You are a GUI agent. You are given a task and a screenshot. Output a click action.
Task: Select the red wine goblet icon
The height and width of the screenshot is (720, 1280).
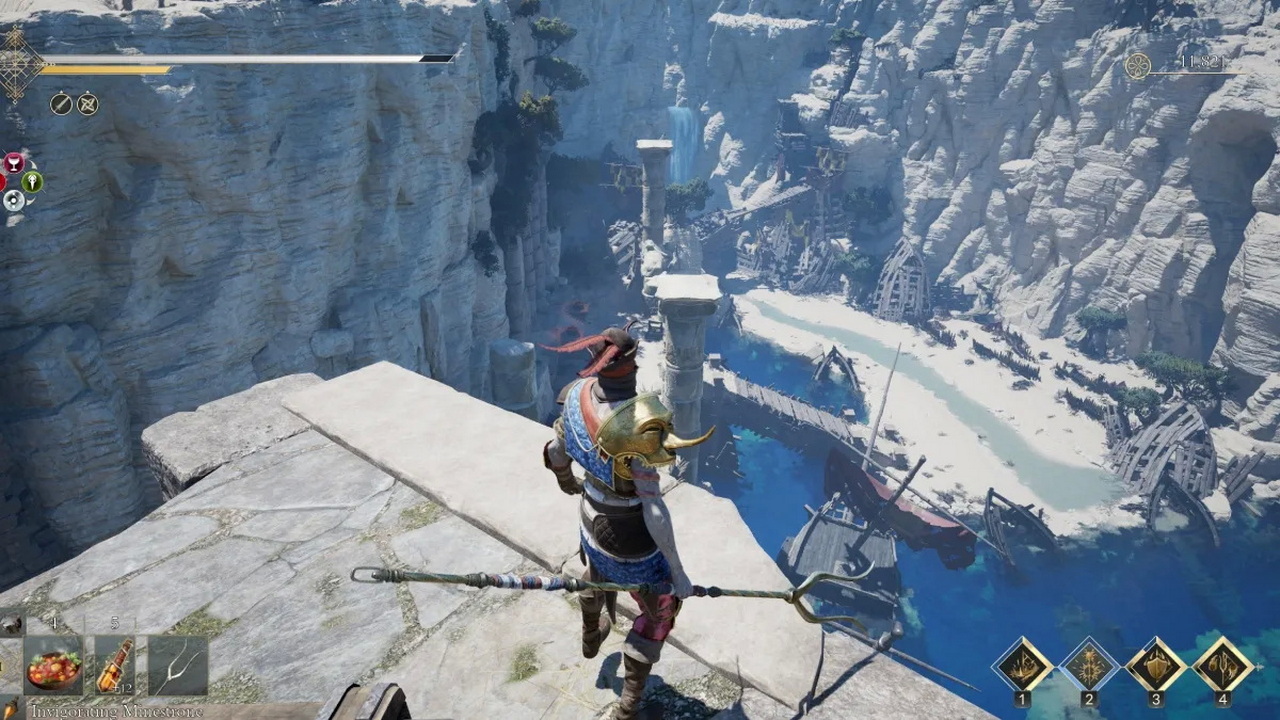[14, 163]
